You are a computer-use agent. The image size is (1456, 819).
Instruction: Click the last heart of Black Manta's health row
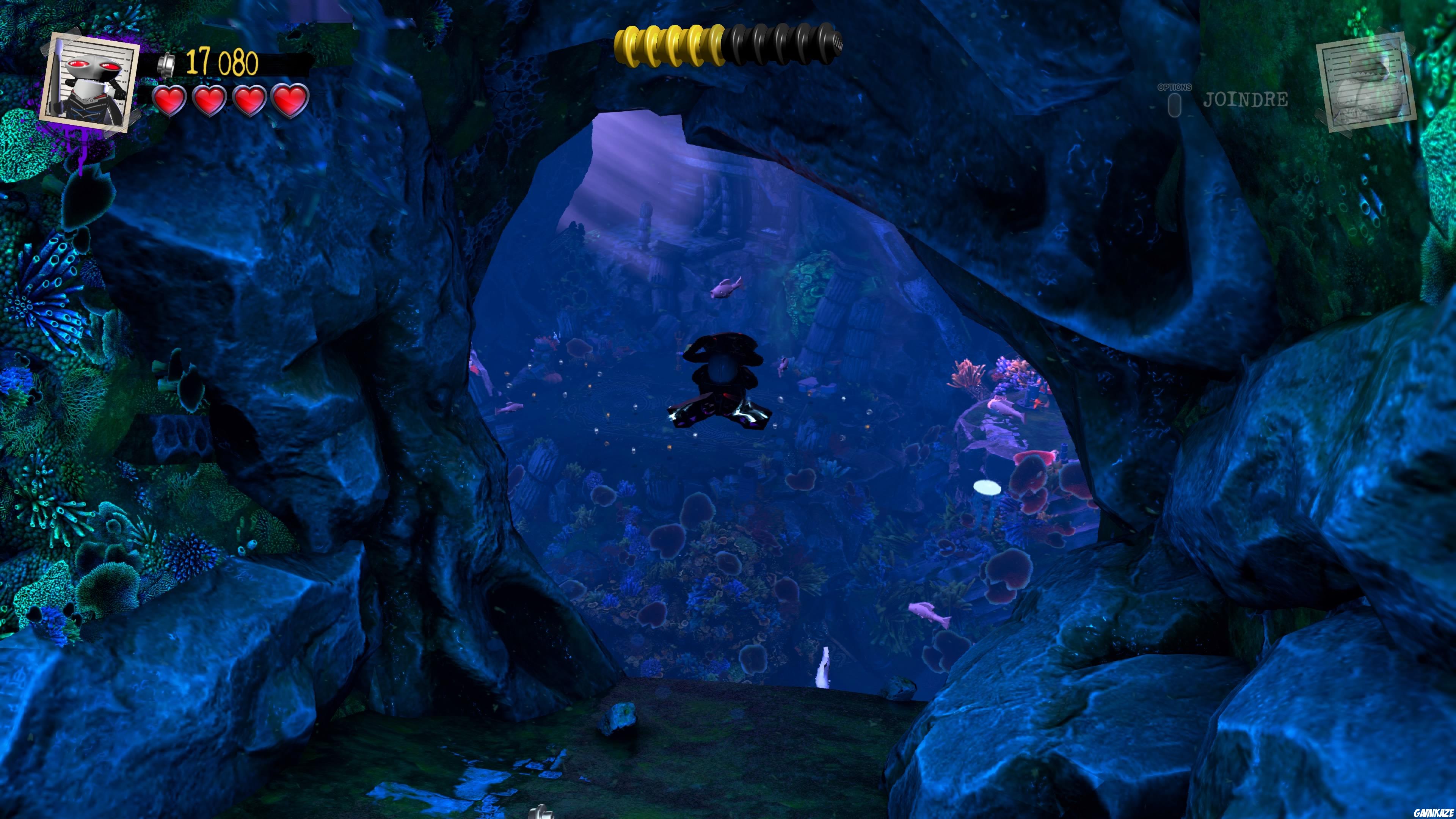(x=289, y=102)
